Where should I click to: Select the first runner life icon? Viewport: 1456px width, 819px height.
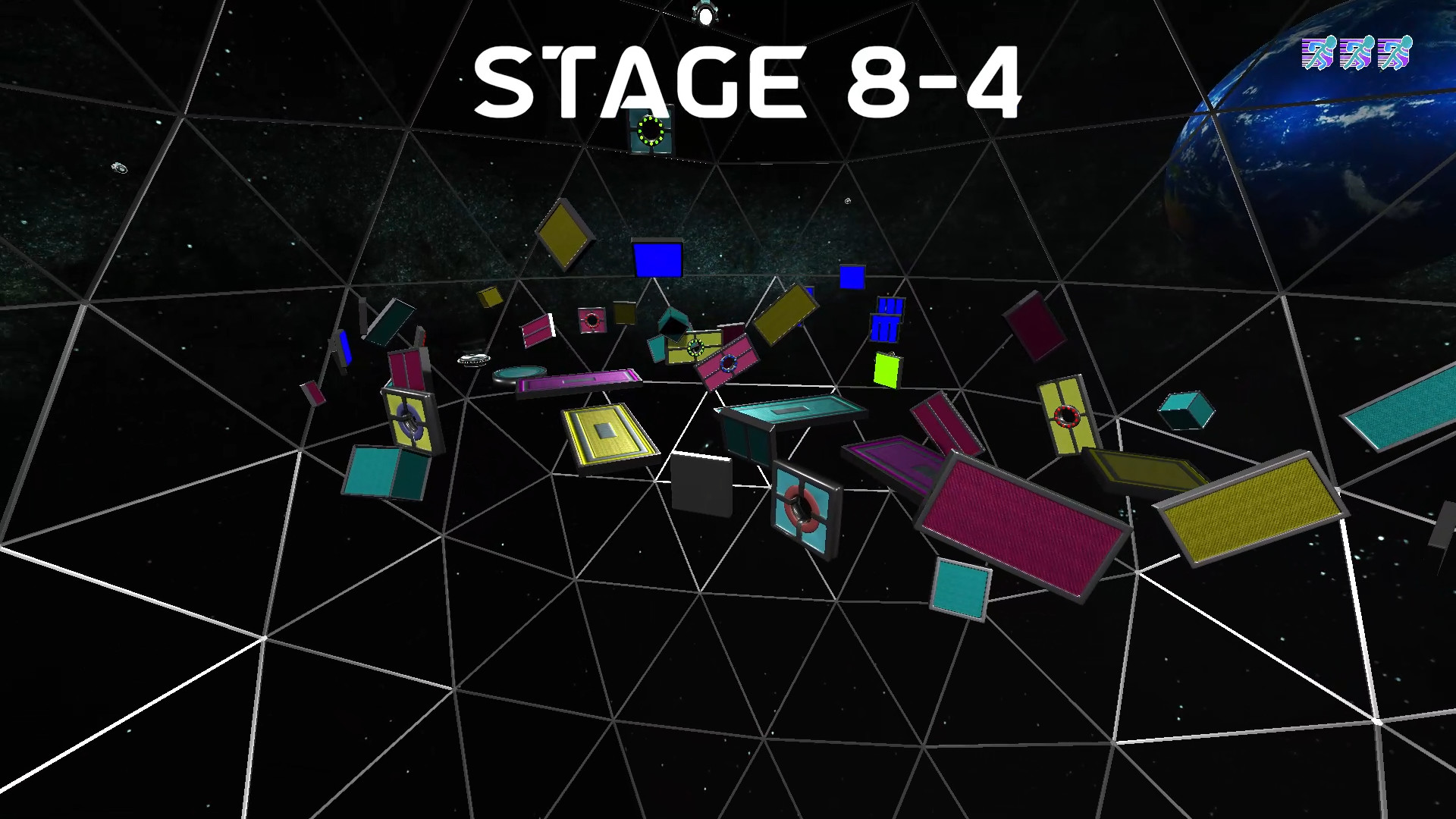click(1319, 53)
